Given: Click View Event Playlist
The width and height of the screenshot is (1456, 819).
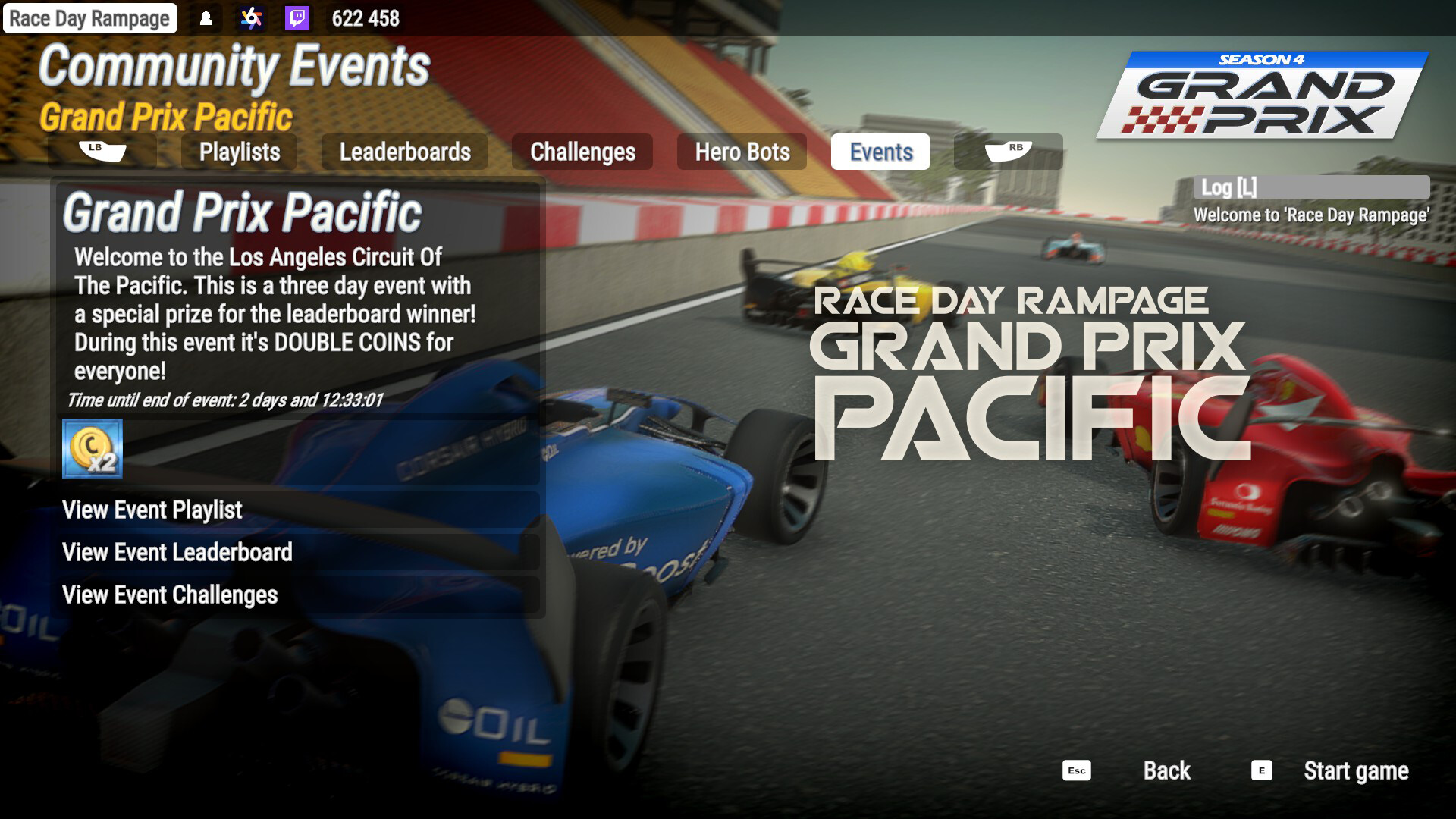Looking at the screenshot, I should (152, 510).
